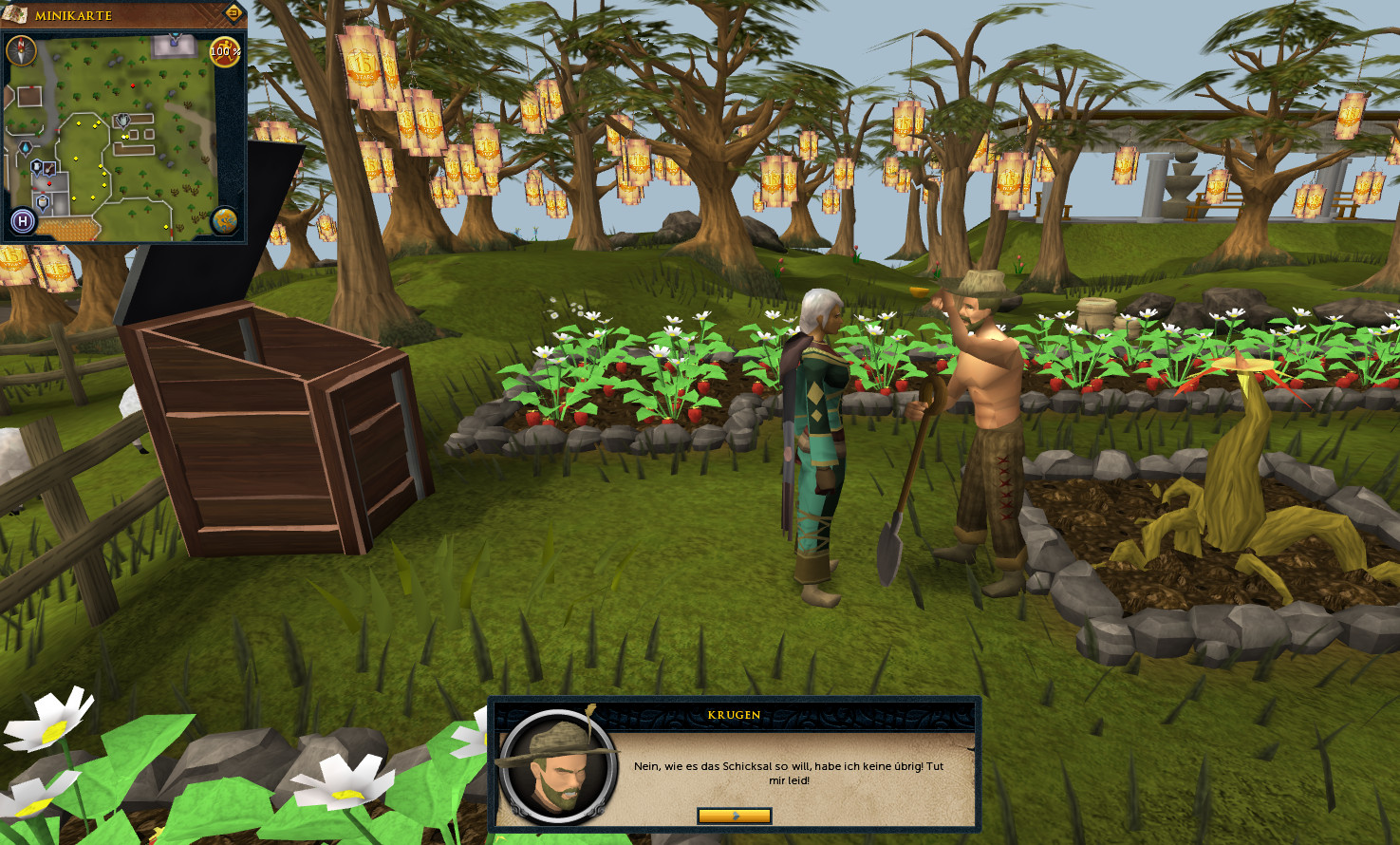1400x845 pixels.
Task: Click the spade shop marker on the minimap
Action: click(x=49, y=168)
